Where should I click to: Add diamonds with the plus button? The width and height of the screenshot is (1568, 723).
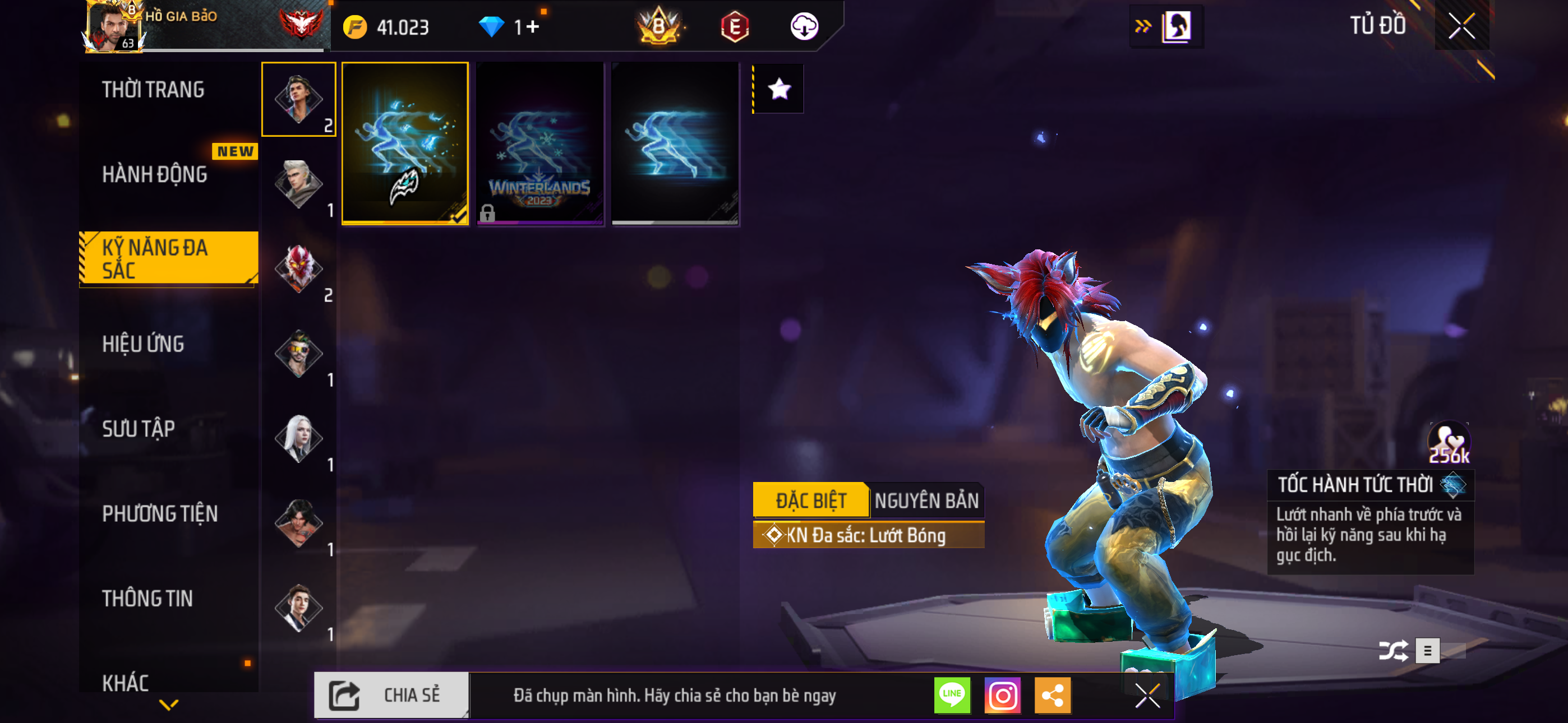pyautogui.click(x=533, y=27)
